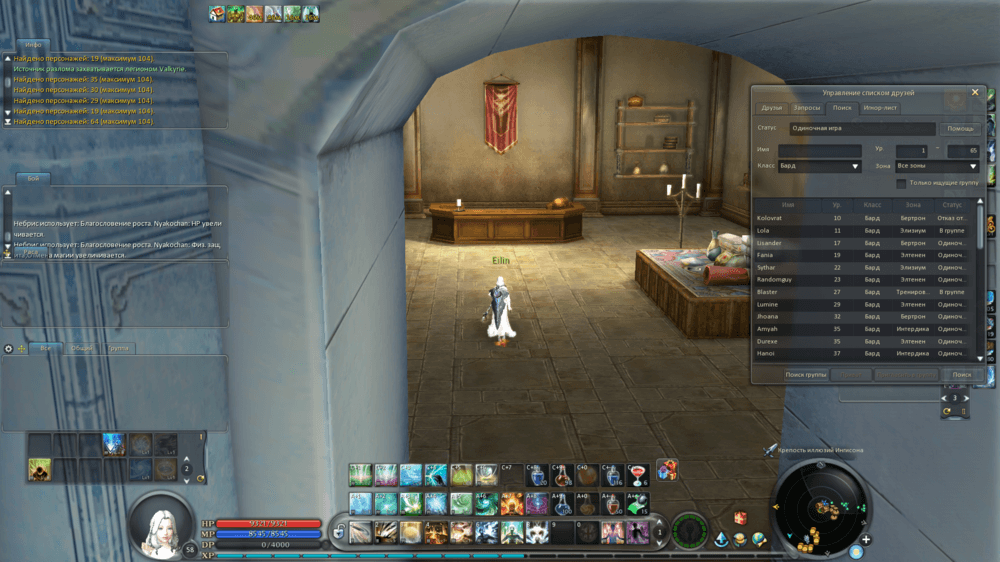Close the friends list management window

(975, 92)
